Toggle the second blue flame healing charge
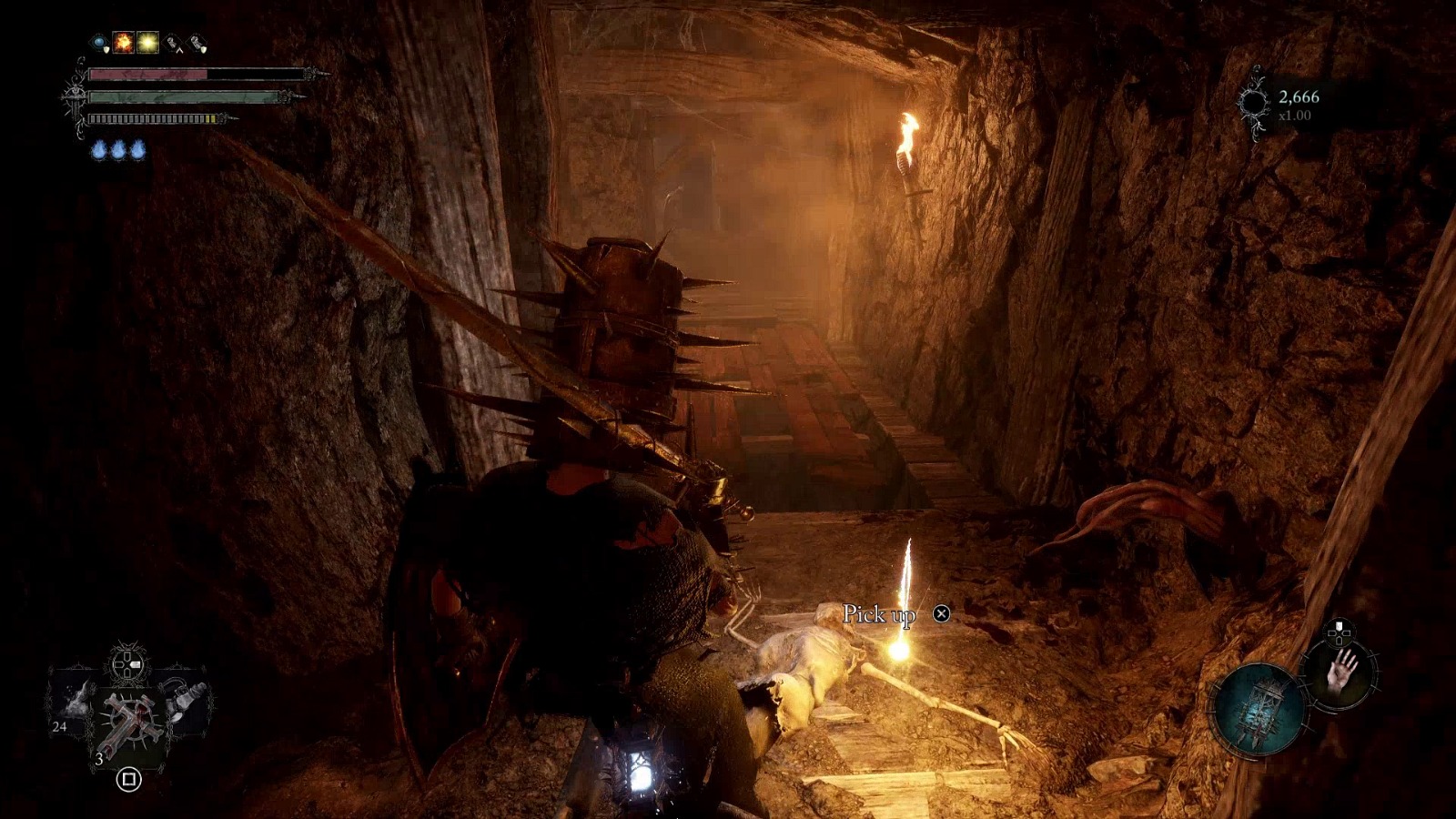The width and height of the screenshot is (1456, 819). [x=118, y=148]
